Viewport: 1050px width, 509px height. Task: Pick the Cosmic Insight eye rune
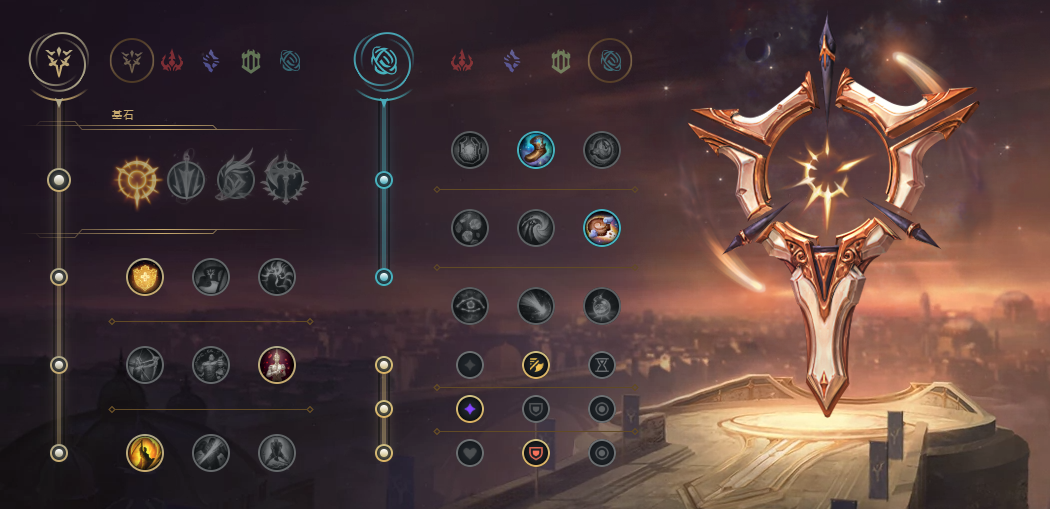[x=470, y=306]
